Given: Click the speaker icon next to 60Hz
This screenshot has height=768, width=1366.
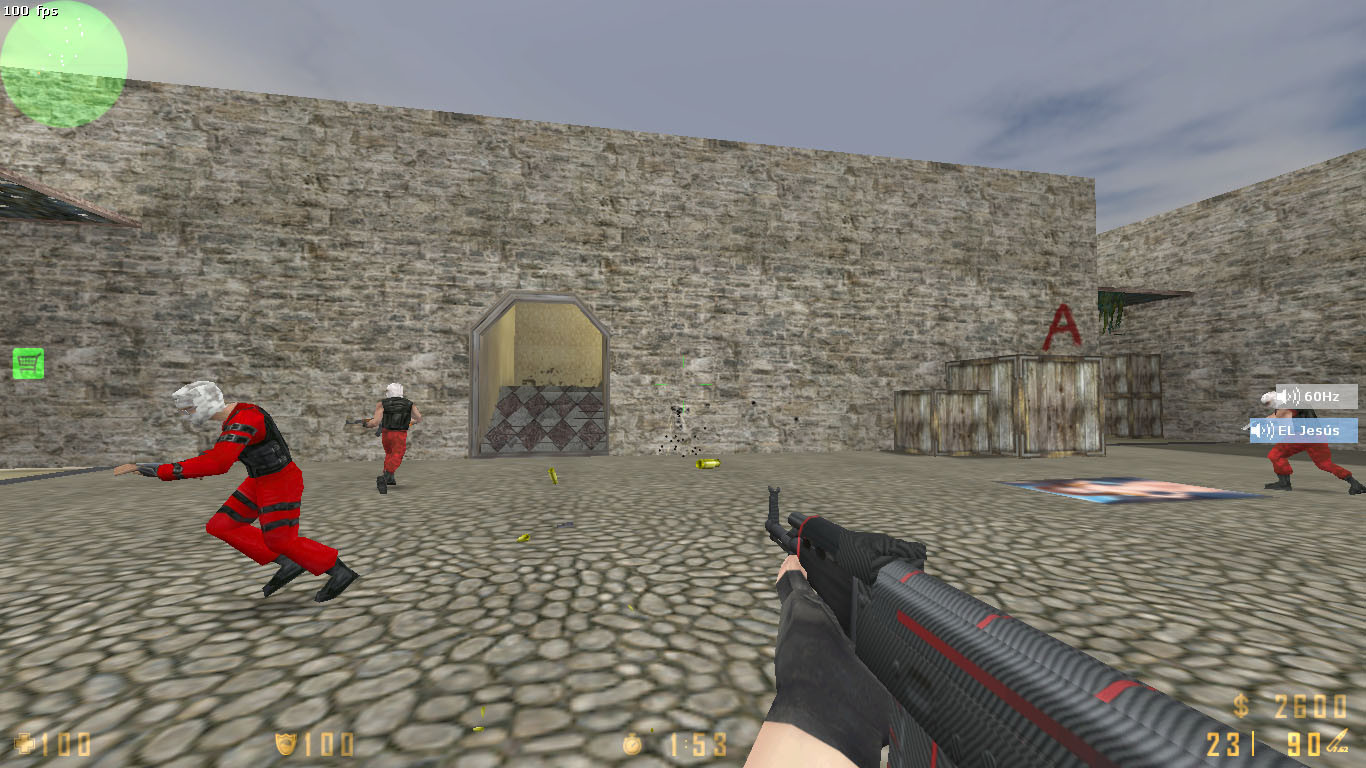Looking at the screenshot, I should [x=1284, y=396].
